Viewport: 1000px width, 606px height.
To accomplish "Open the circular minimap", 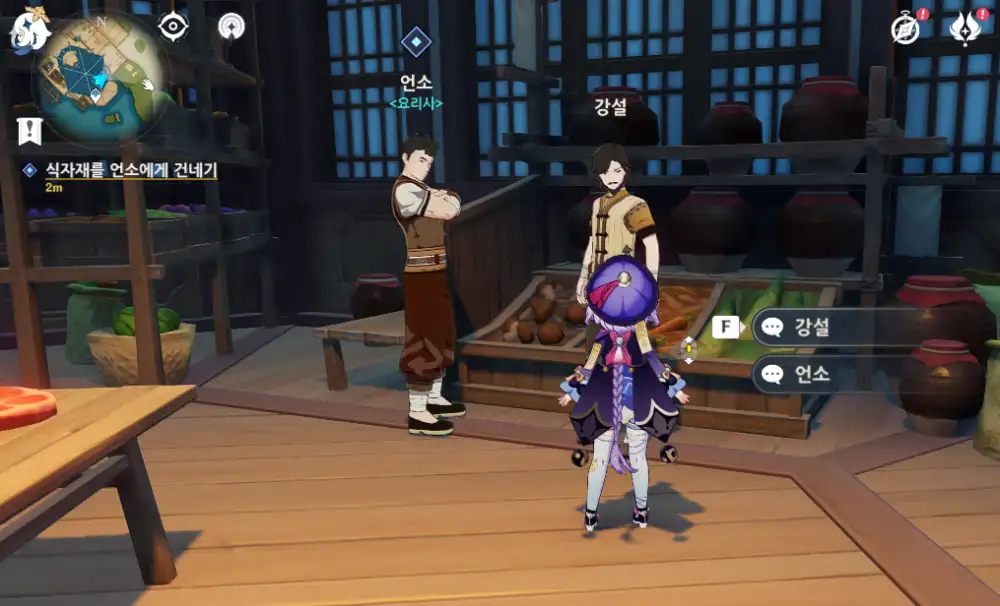I will point(99,80).
